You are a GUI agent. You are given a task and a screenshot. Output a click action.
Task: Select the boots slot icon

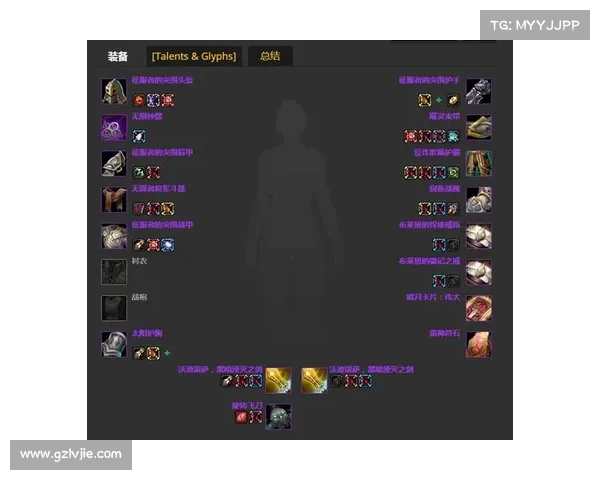point(479,199)
